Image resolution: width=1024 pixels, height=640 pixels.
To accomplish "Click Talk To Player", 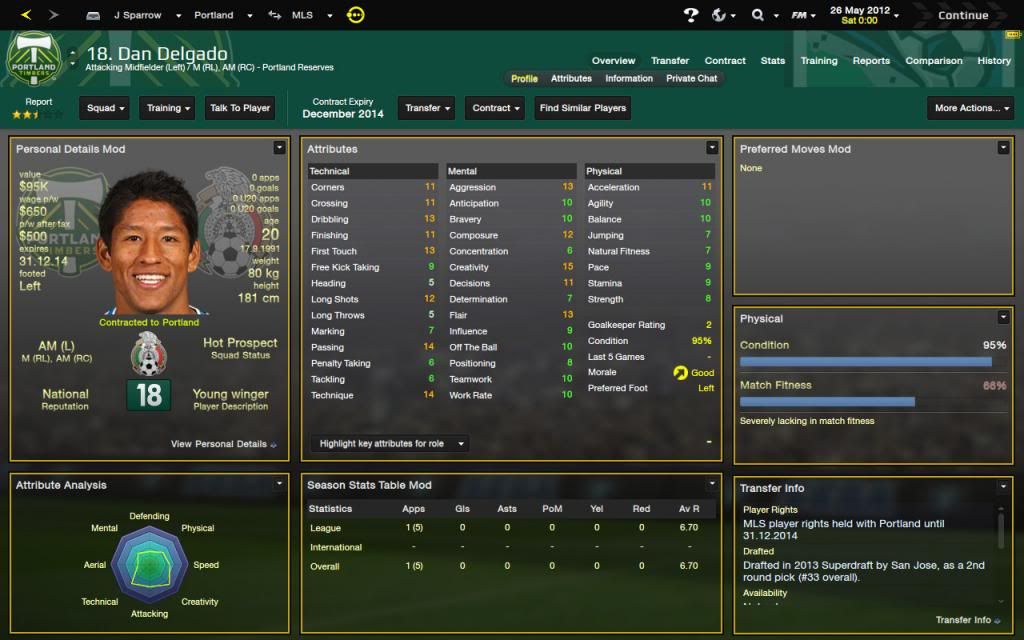I will 240,108.
